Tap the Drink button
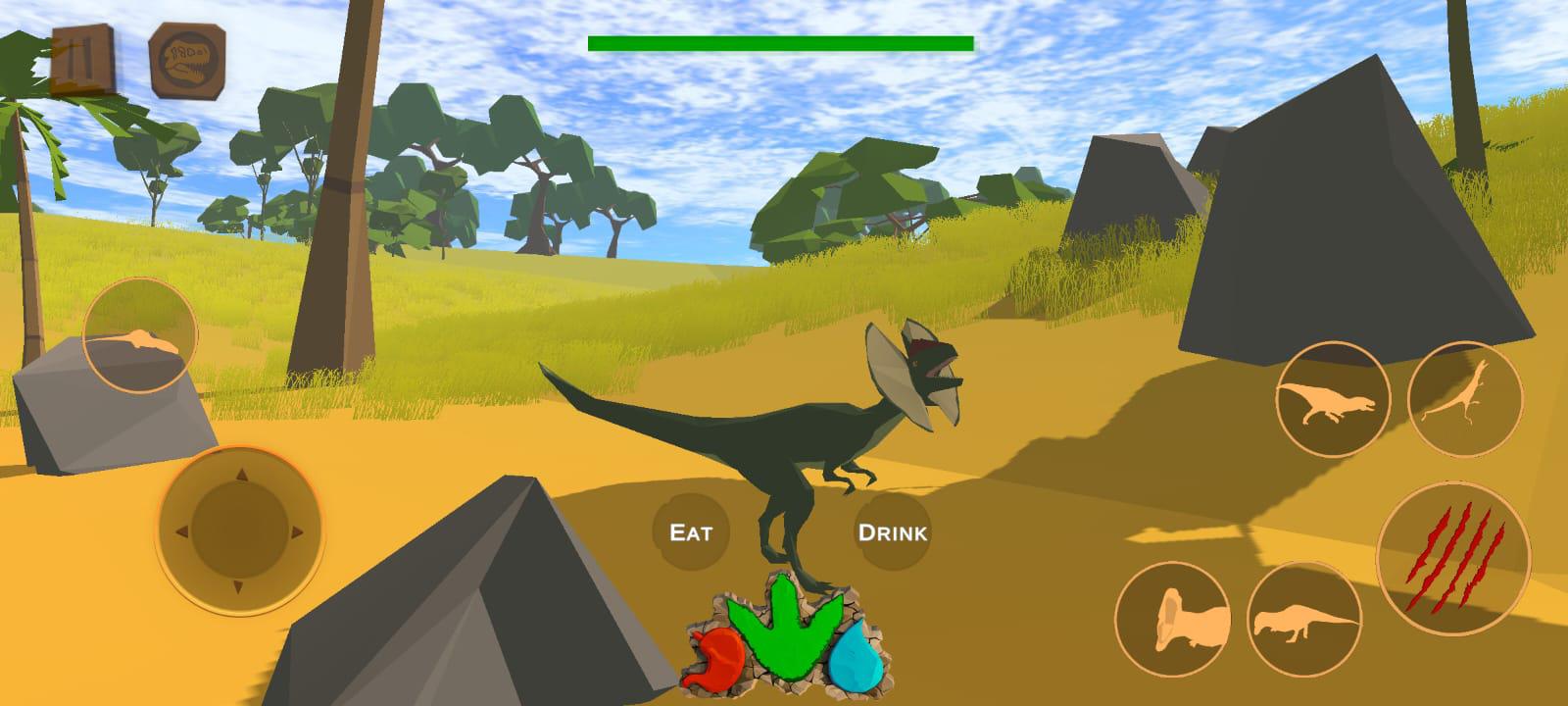The height and width of the screenshot is (706, 1568). click(x=892, y=532)
